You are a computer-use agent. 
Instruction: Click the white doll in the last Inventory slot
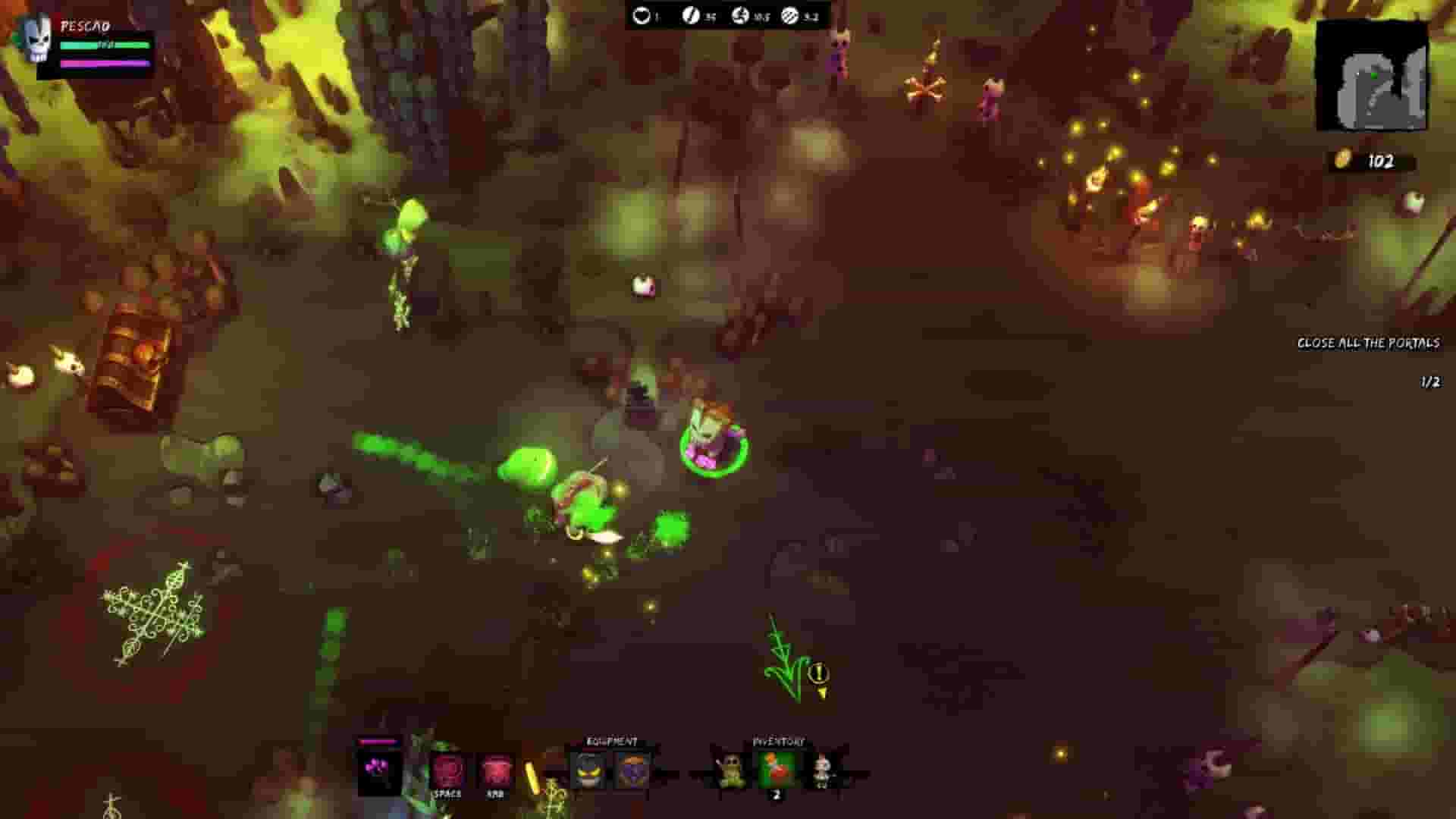point(823,768)
